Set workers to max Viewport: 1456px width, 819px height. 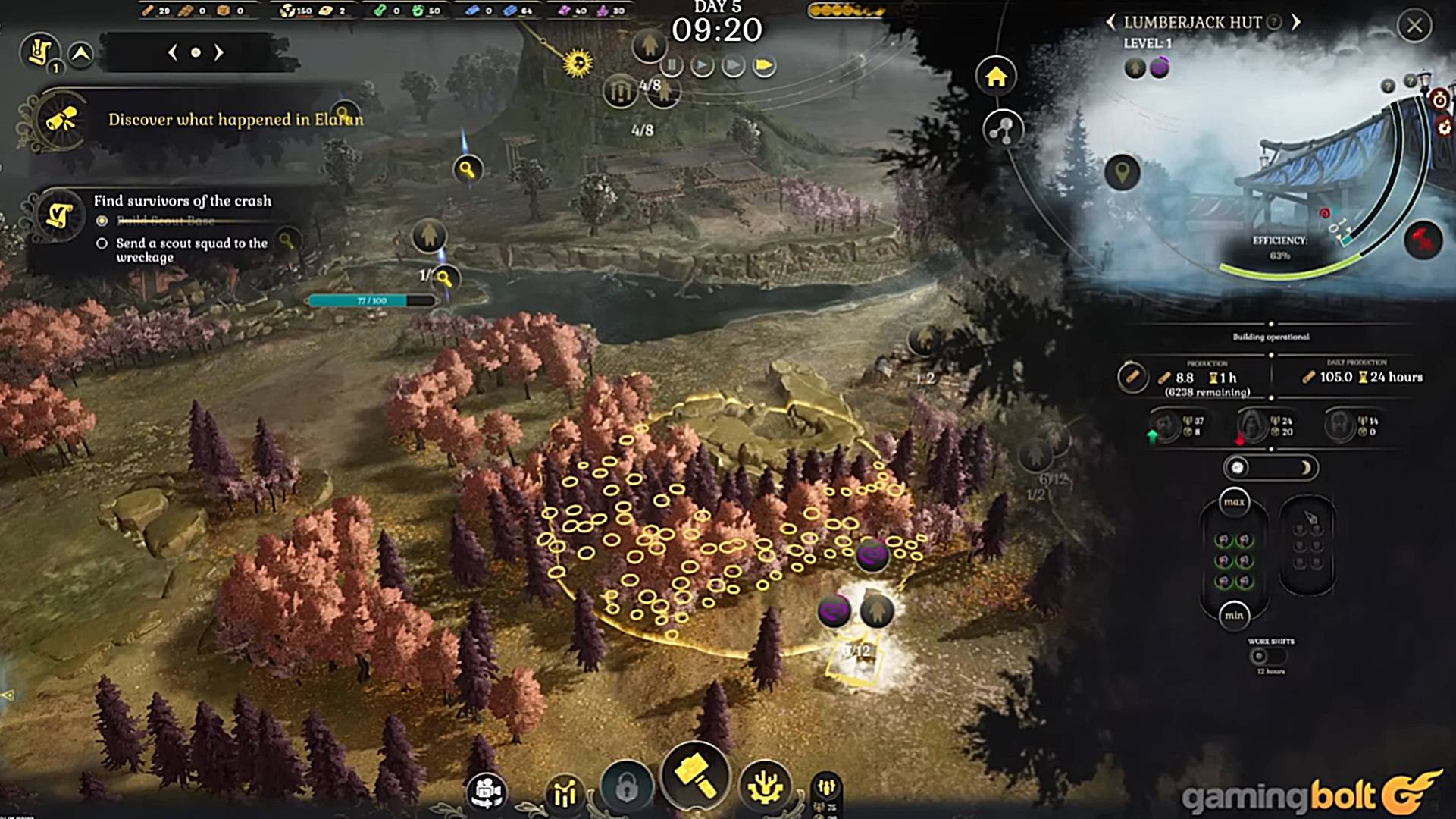point(1234,502)
